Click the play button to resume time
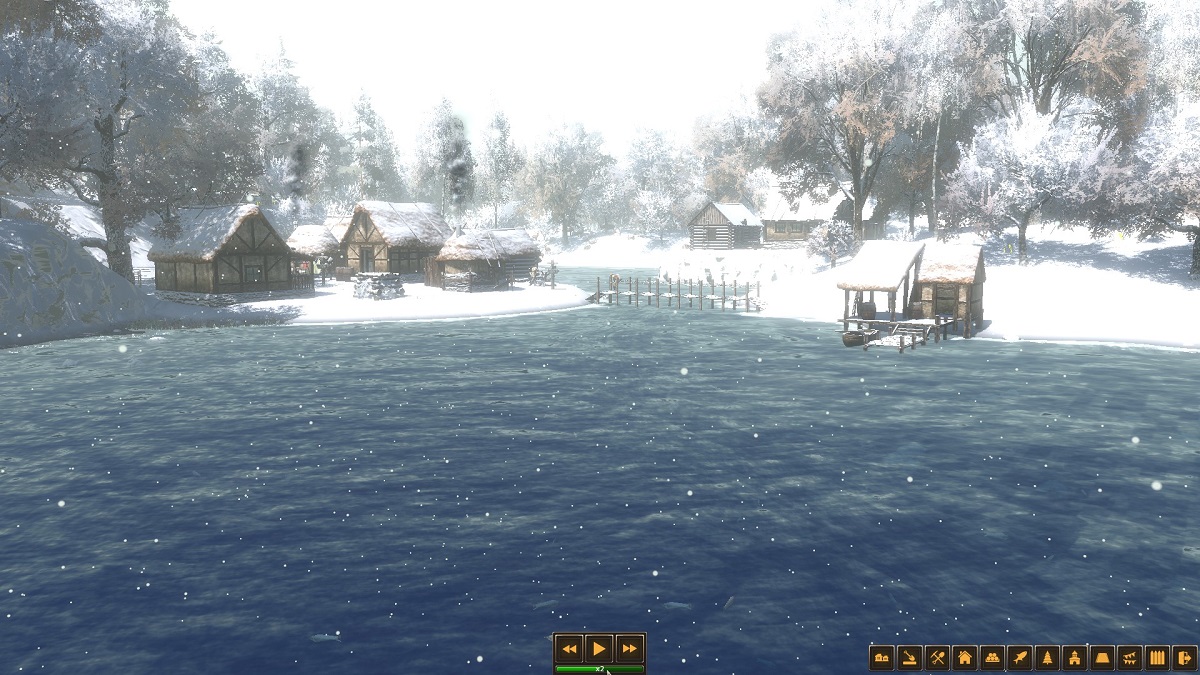Viewport: 1200px width, 675px height. (598, 648)
